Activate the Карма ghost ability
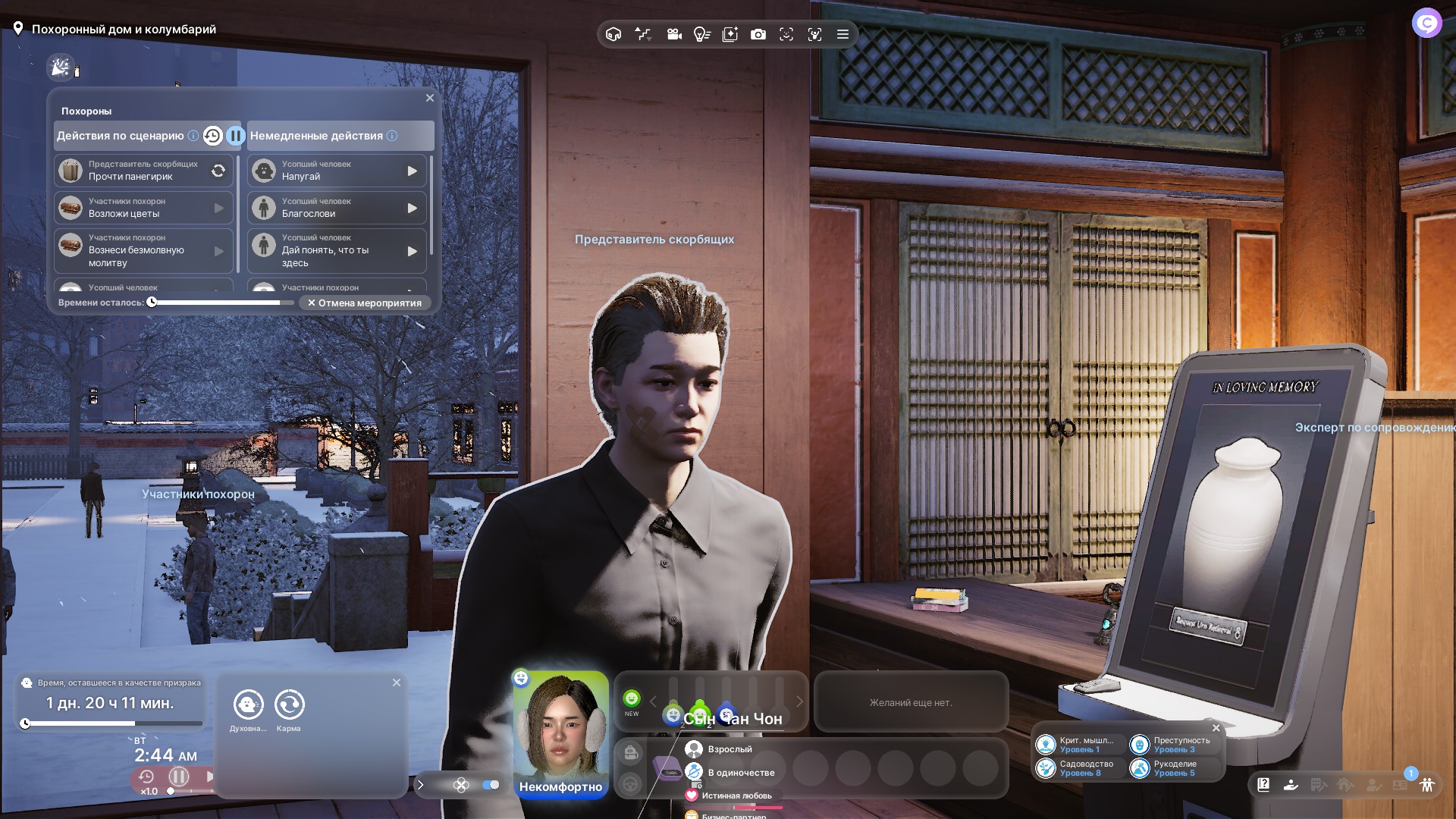 [289, 705]
